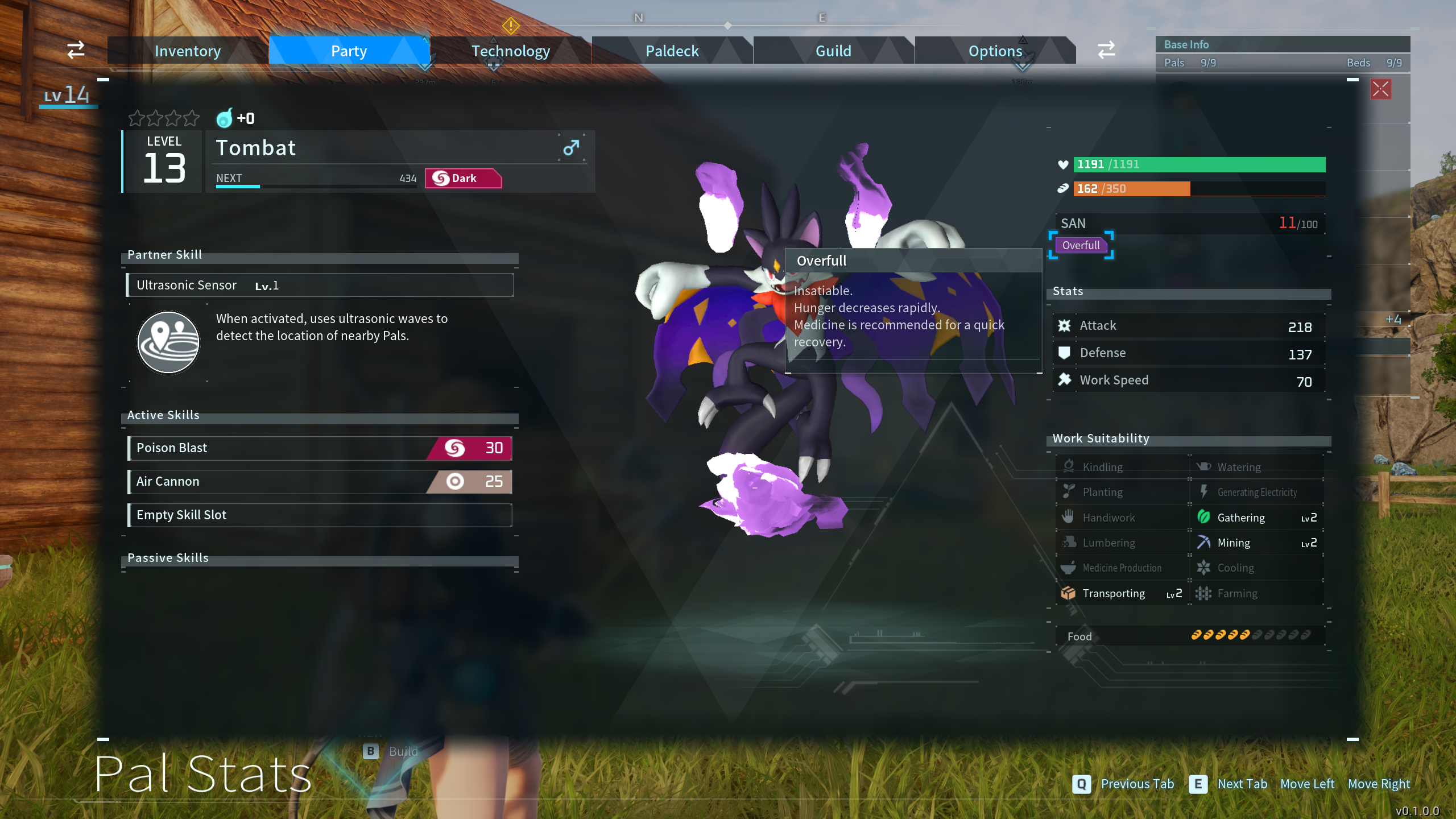Click the Dark element type badge
The height and width of the screenshot is (819, 1456).
463,179
